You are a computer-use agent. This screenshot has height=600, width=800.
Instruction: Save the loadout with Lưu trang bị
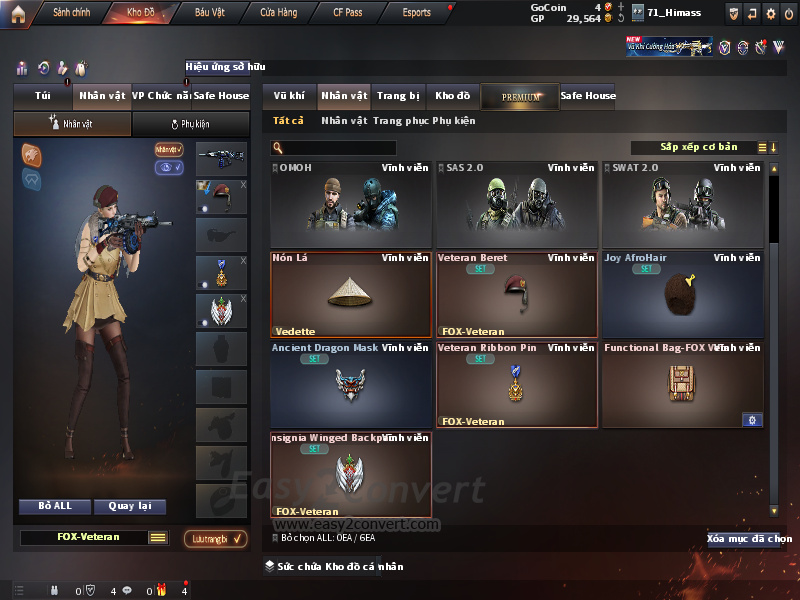point(215,538)
